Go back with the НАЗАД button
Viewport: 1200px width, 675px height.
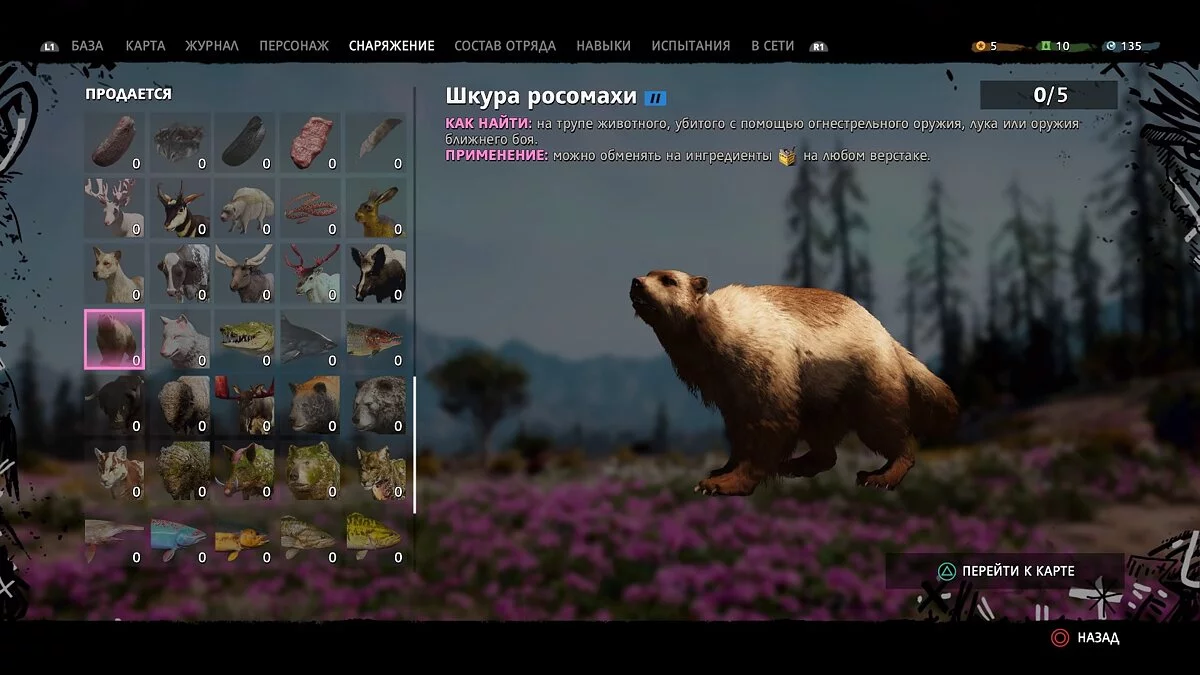1085,637
